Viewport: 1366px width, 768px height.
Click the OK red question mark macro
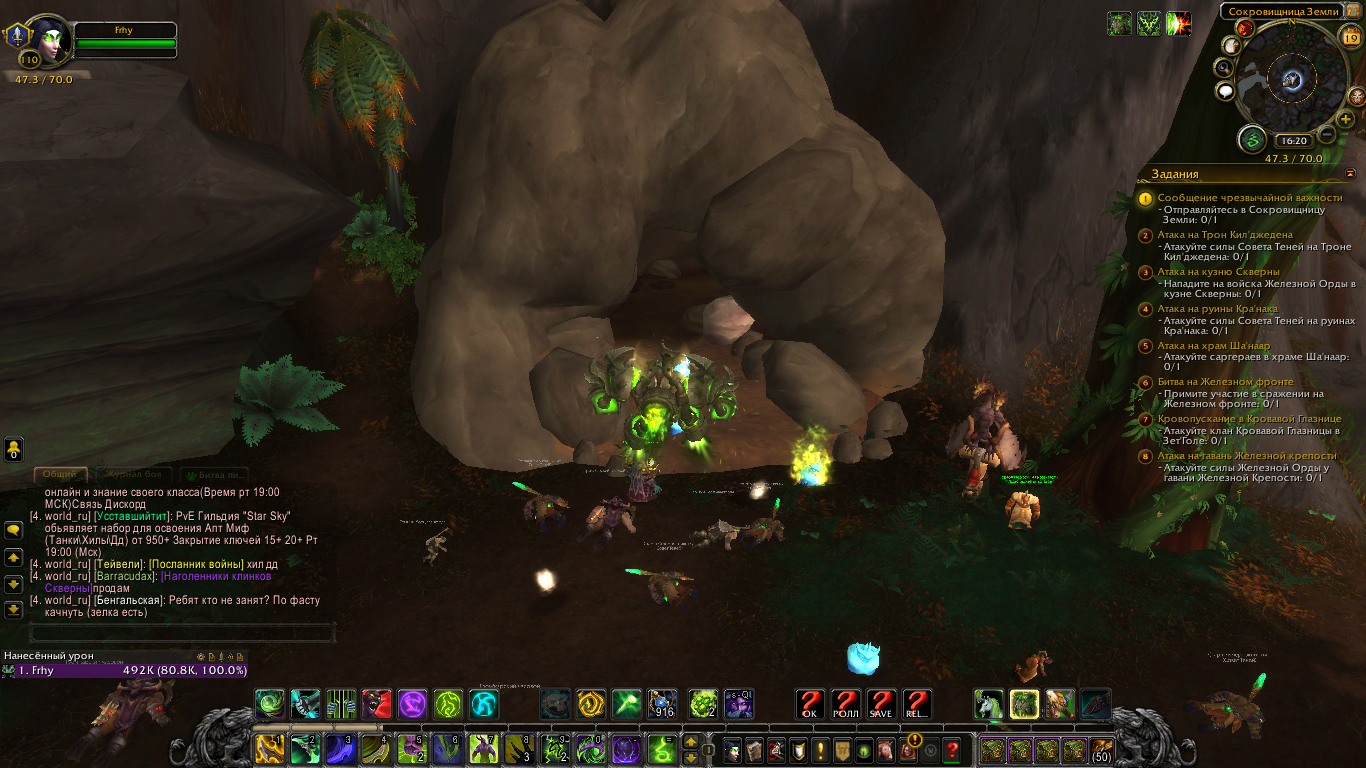(810, 704)
